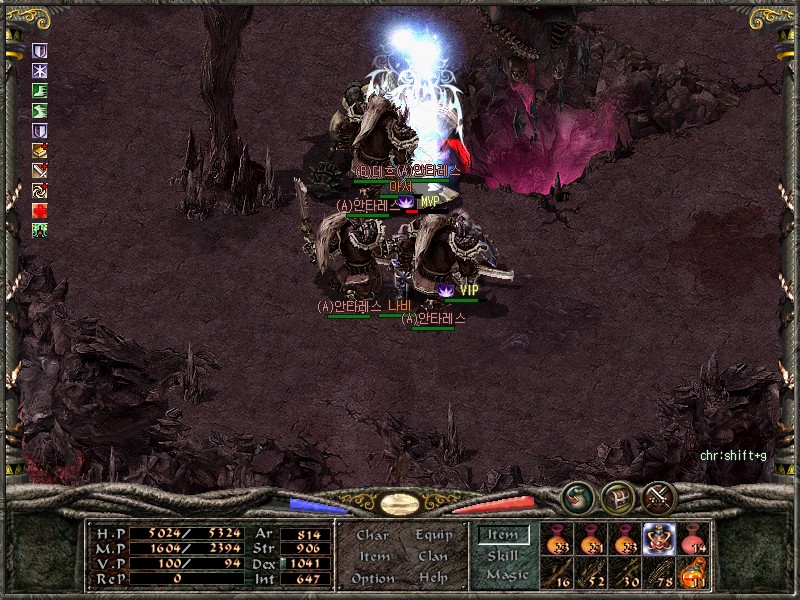This screenshot has width=800, height=600.
Task: Use the pink potion with count 14
Action: click(x=693, y=539)
